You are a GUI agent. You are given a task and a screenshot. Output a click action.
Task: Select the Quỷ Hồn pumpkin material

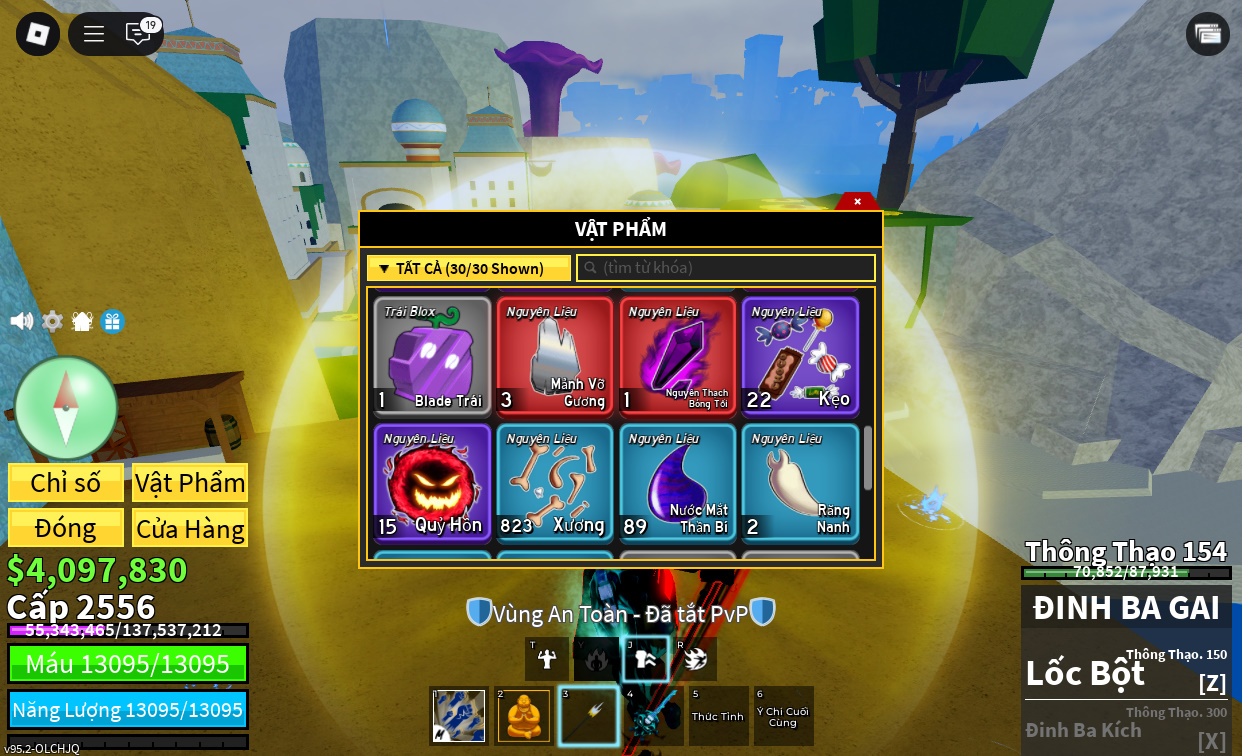click(432, 483)
